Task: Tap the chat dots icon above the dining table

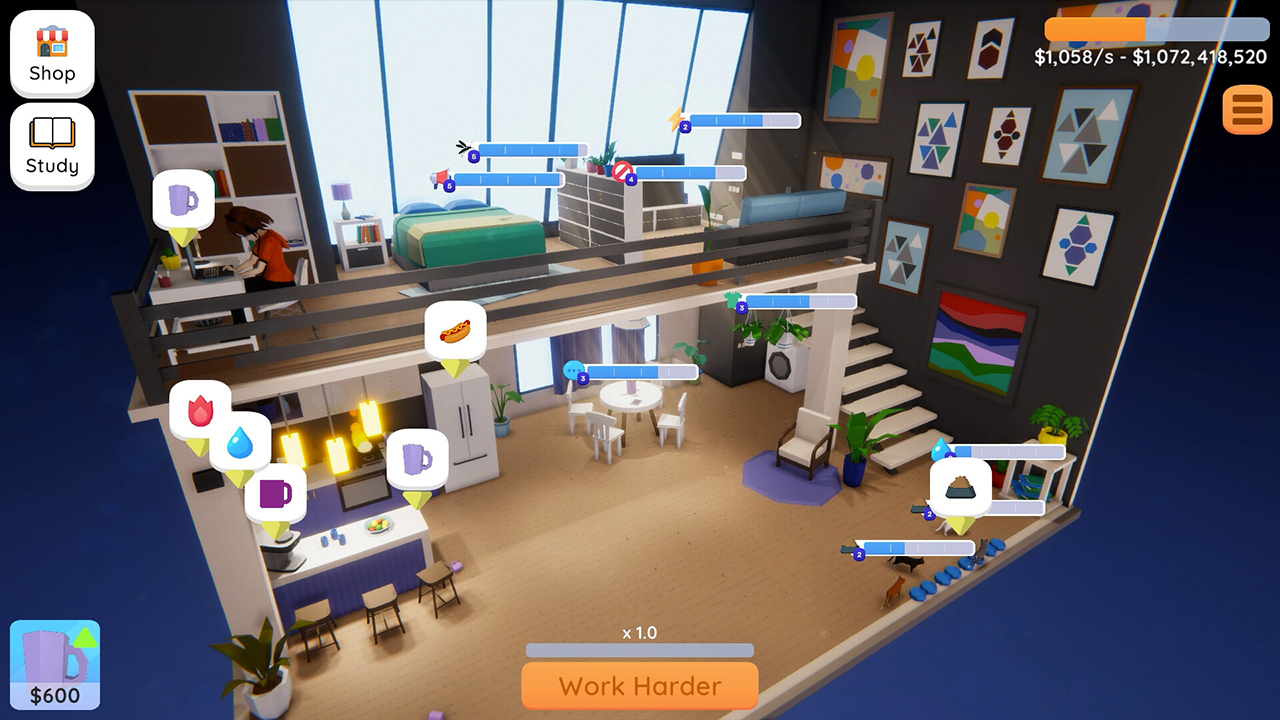Action: pos(573,374)
